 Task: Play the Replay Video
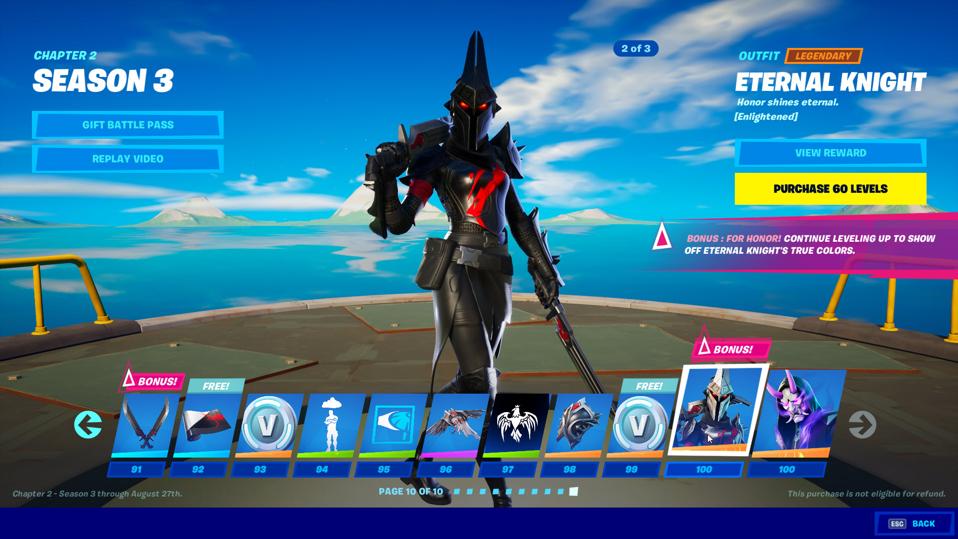[127, 159]
